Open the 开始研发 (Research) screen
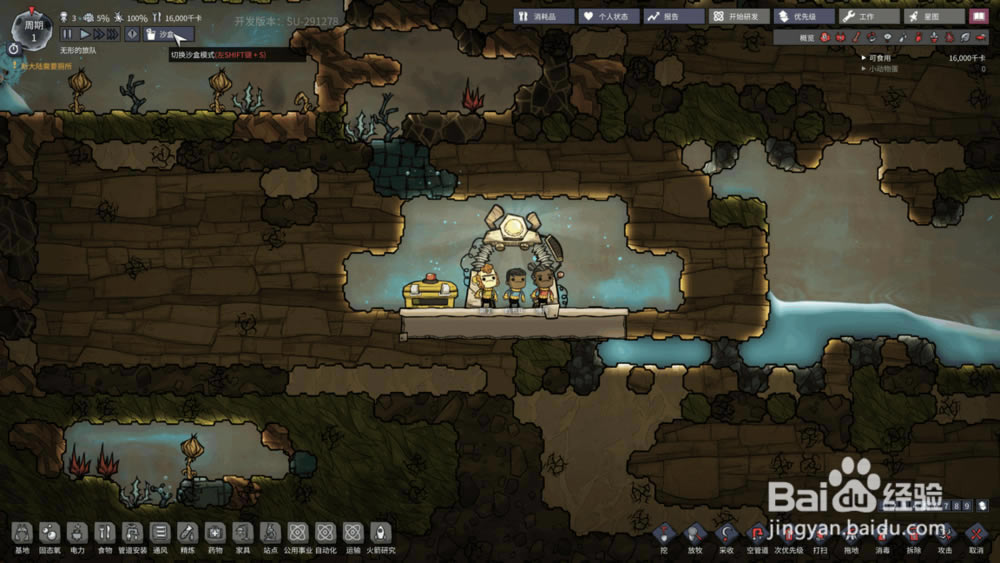 pos(739,17)
